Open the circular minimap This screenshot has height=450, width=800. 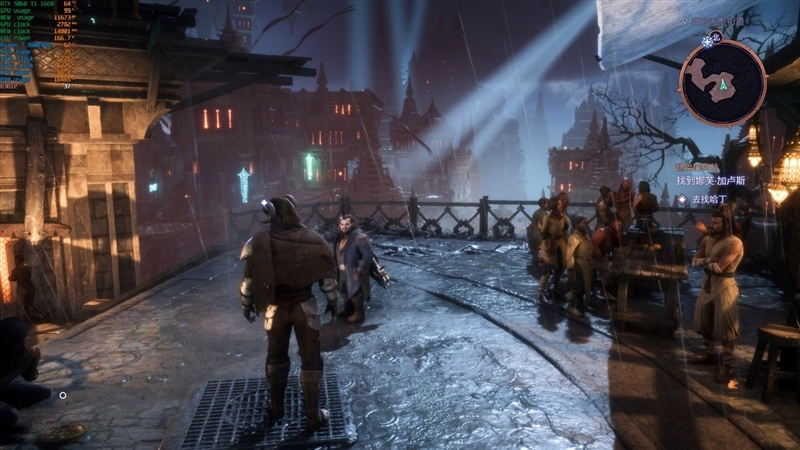click(x=722, y=83)
